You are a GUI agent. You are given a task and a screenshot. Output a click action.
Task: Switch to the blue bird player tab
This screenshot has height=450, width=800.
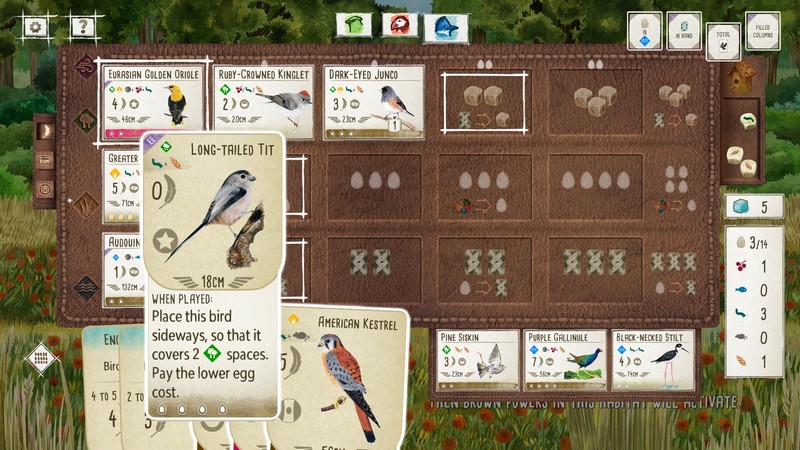tap(446, 27)
